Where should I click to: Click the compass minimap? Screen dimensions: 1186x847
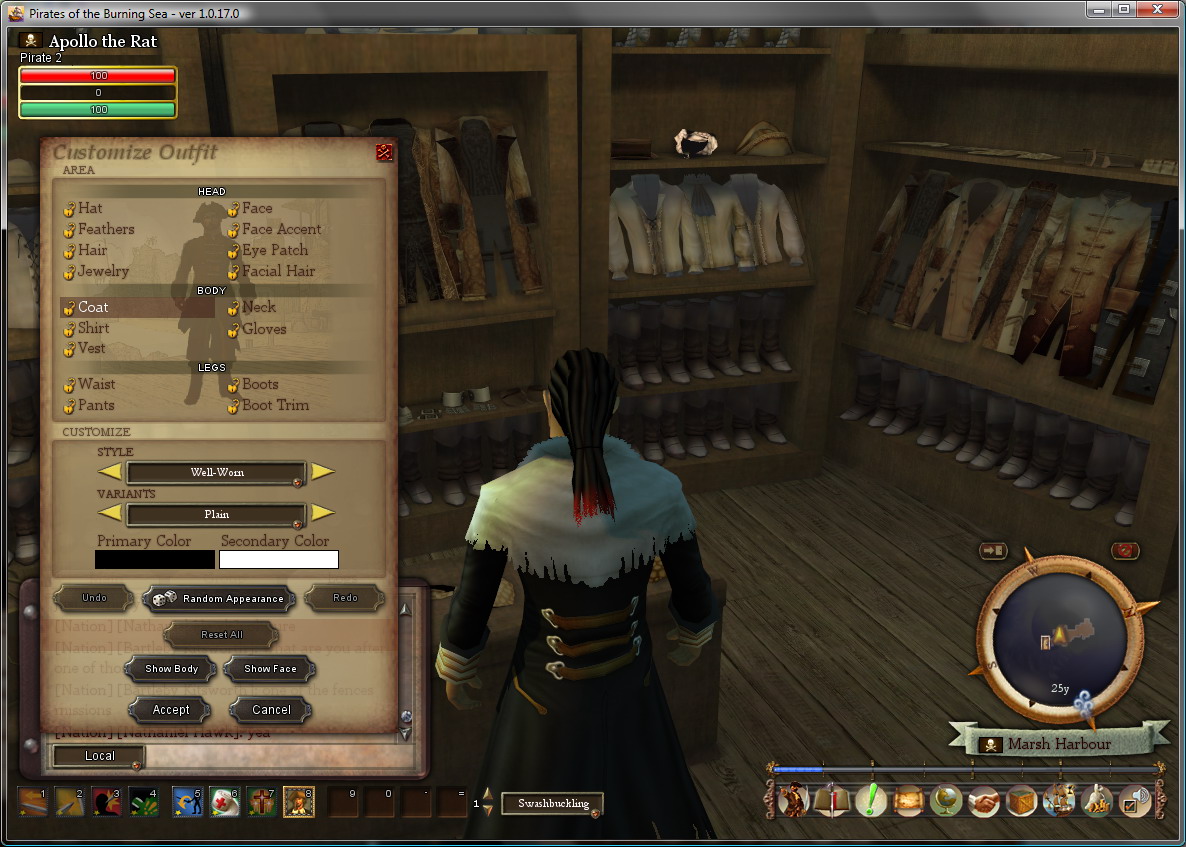(x=1060, y=635)
